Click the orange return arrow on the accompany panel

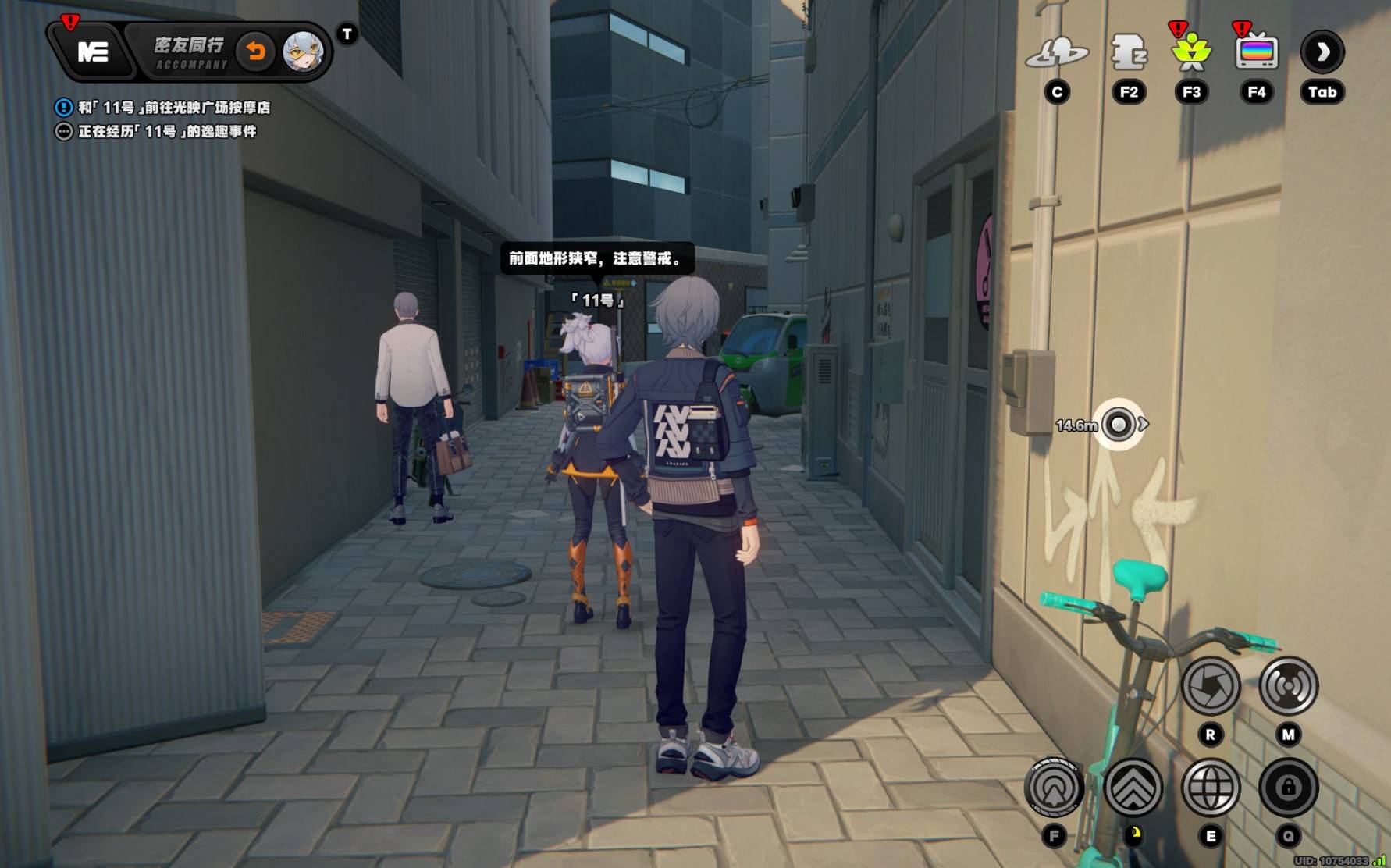(x=255, y=52)
